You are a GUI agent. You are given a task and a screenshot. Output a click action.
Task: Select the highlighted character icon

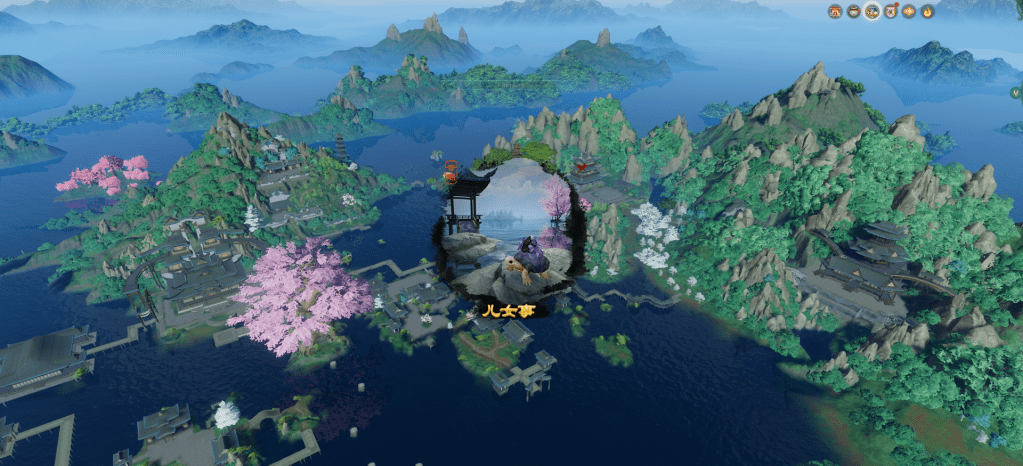tap(872, 12)
